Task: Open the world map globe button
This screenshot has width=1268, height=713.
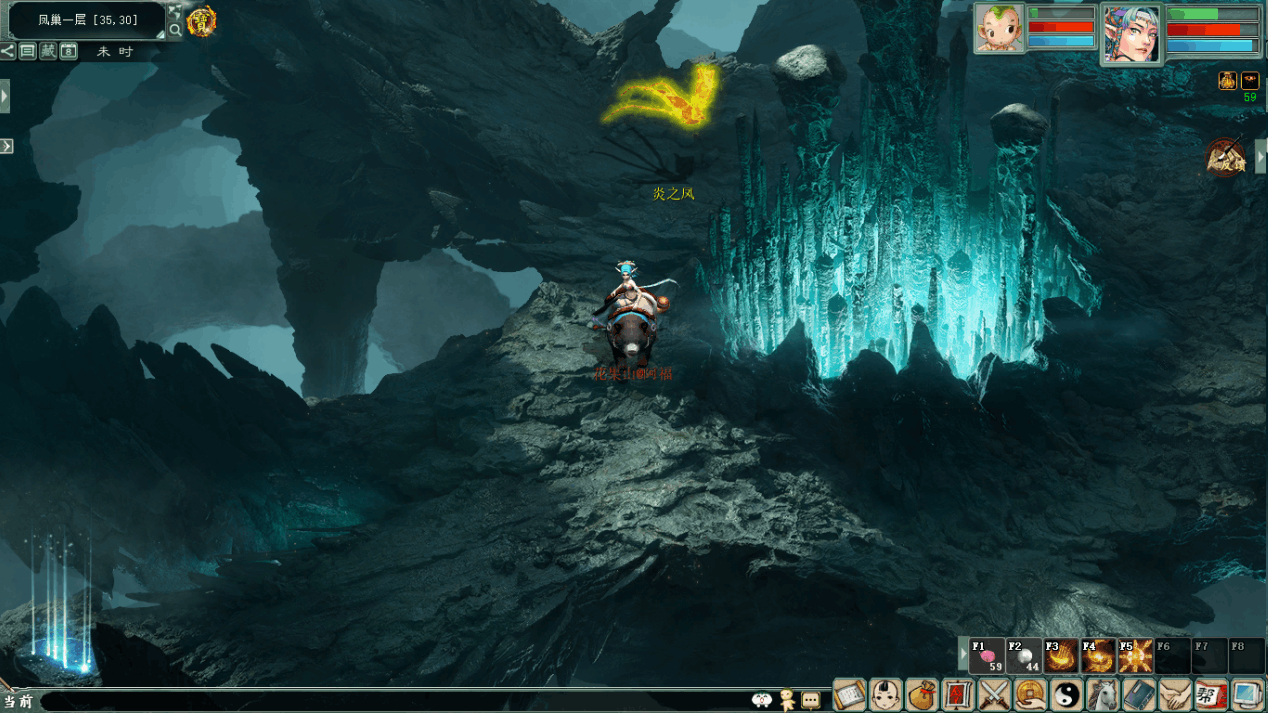Action: point(175,11)
